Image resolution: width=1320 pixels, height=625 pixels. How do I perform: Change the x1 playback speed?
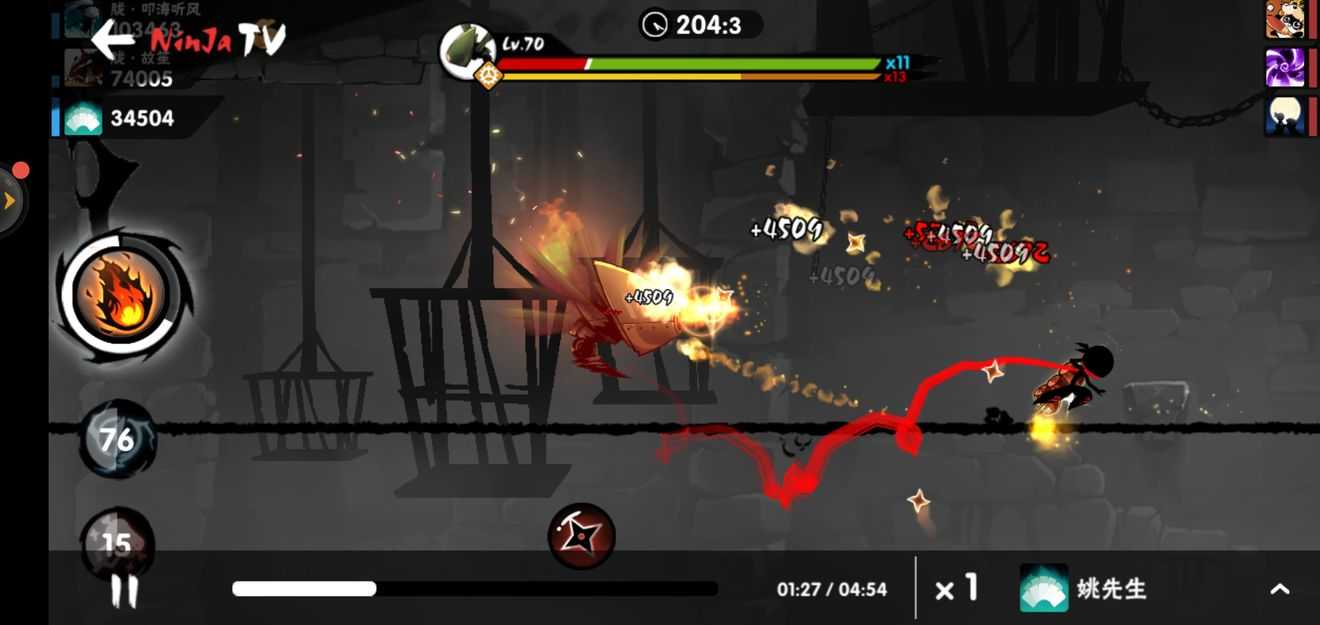point(956,589)
